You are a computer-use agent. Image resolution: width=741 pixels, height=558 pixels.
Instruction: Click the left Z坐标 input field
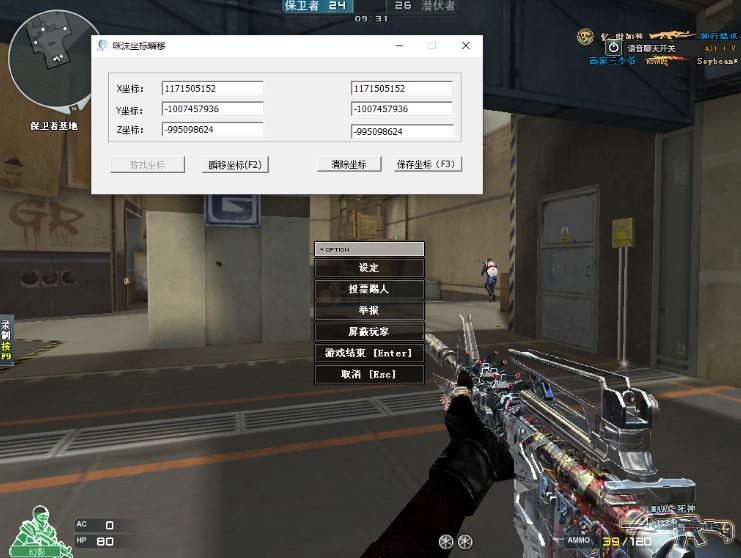click(212, 130)
